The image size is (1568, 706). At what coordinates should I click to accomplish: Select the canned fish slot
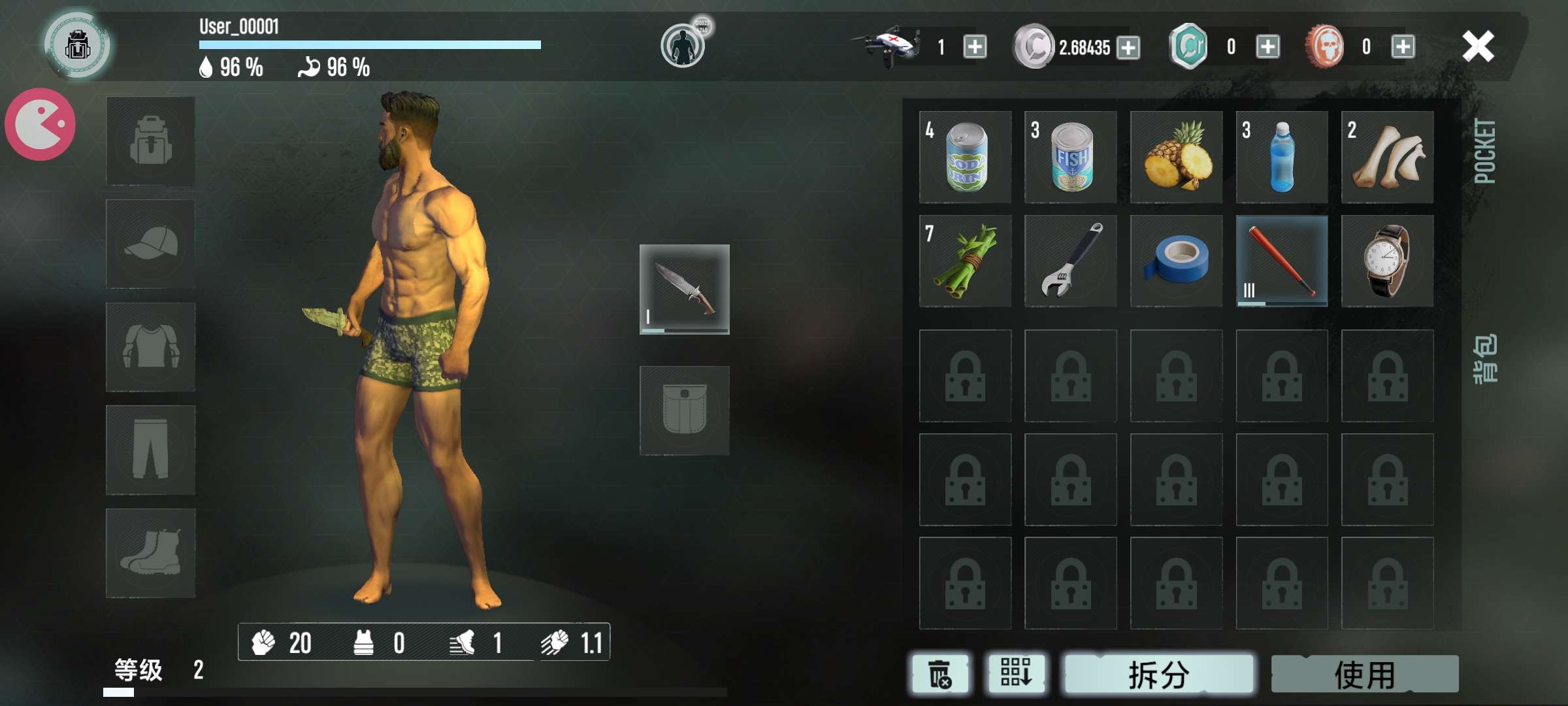point(1070,157)
